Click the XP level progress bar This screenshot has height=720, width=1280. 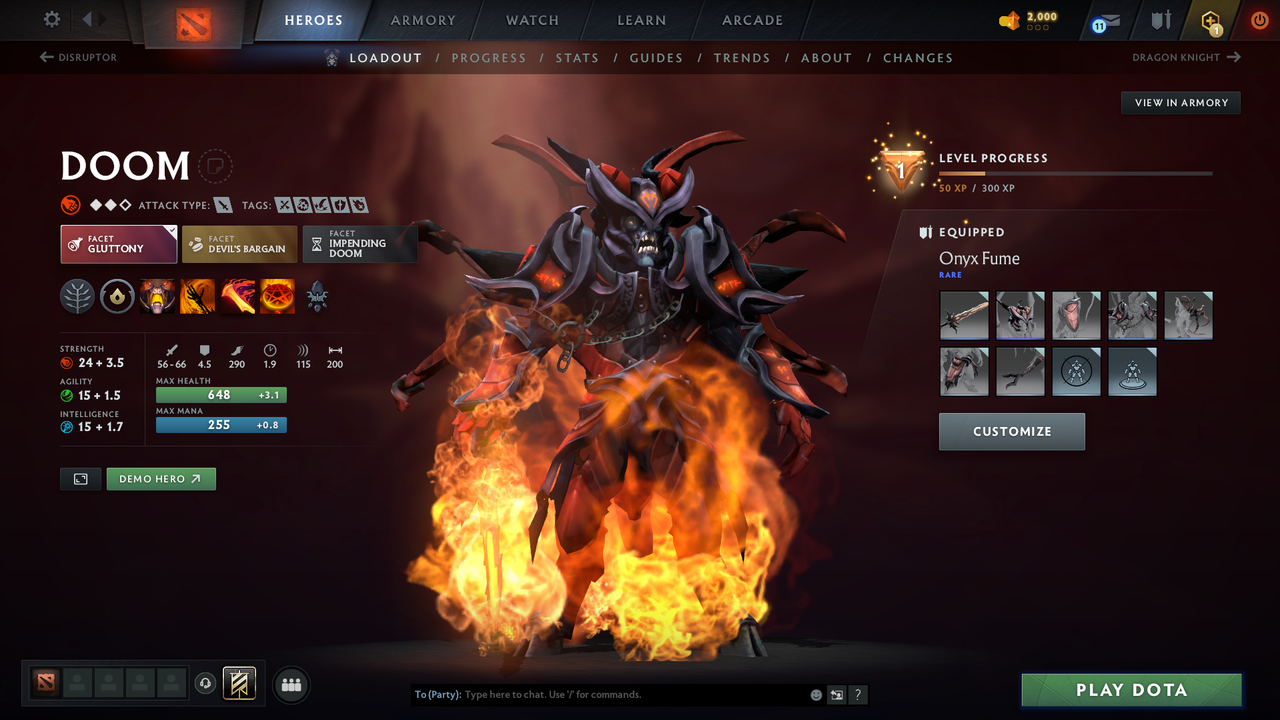(x=1075, y=172)
